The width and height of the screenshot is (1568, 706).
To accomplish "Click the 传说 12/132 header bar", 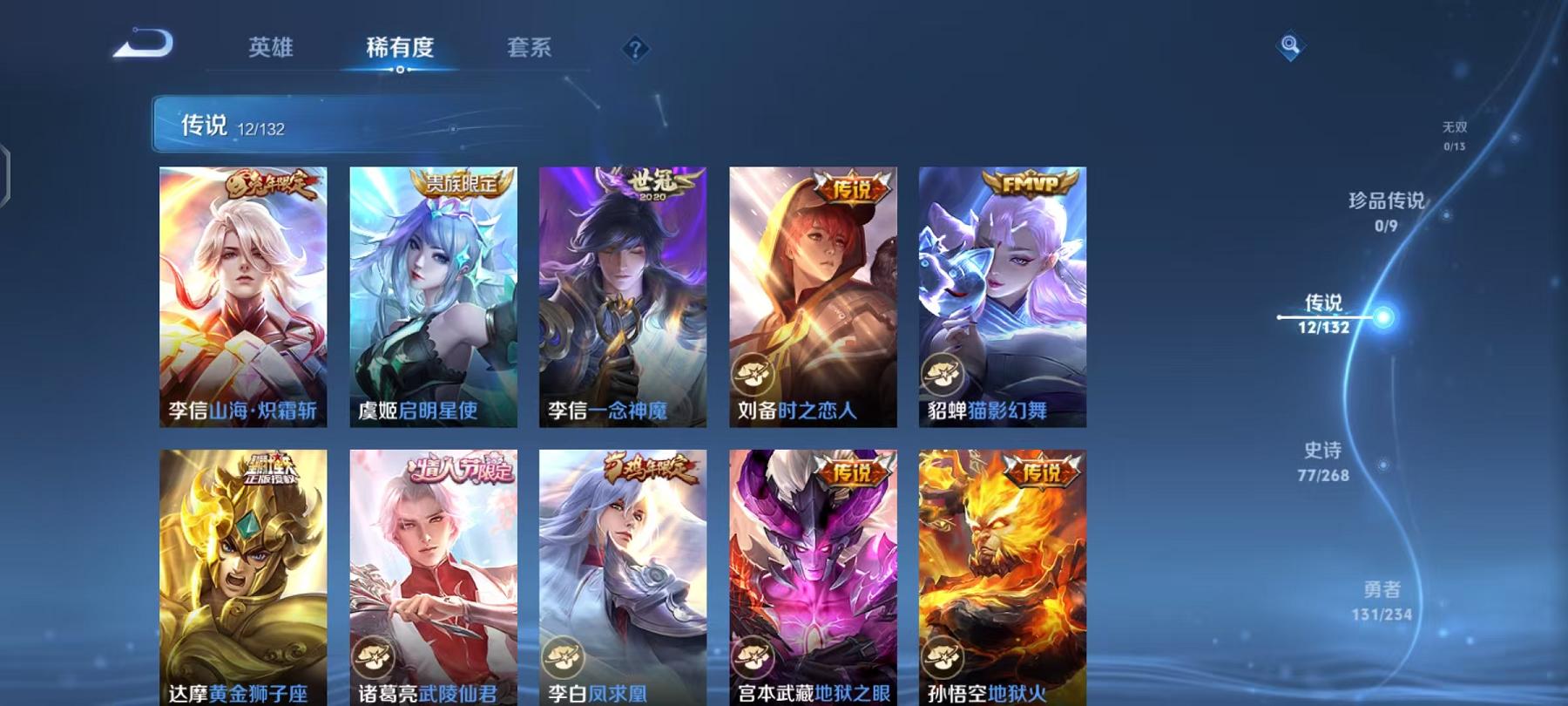I will coord(348,128).
